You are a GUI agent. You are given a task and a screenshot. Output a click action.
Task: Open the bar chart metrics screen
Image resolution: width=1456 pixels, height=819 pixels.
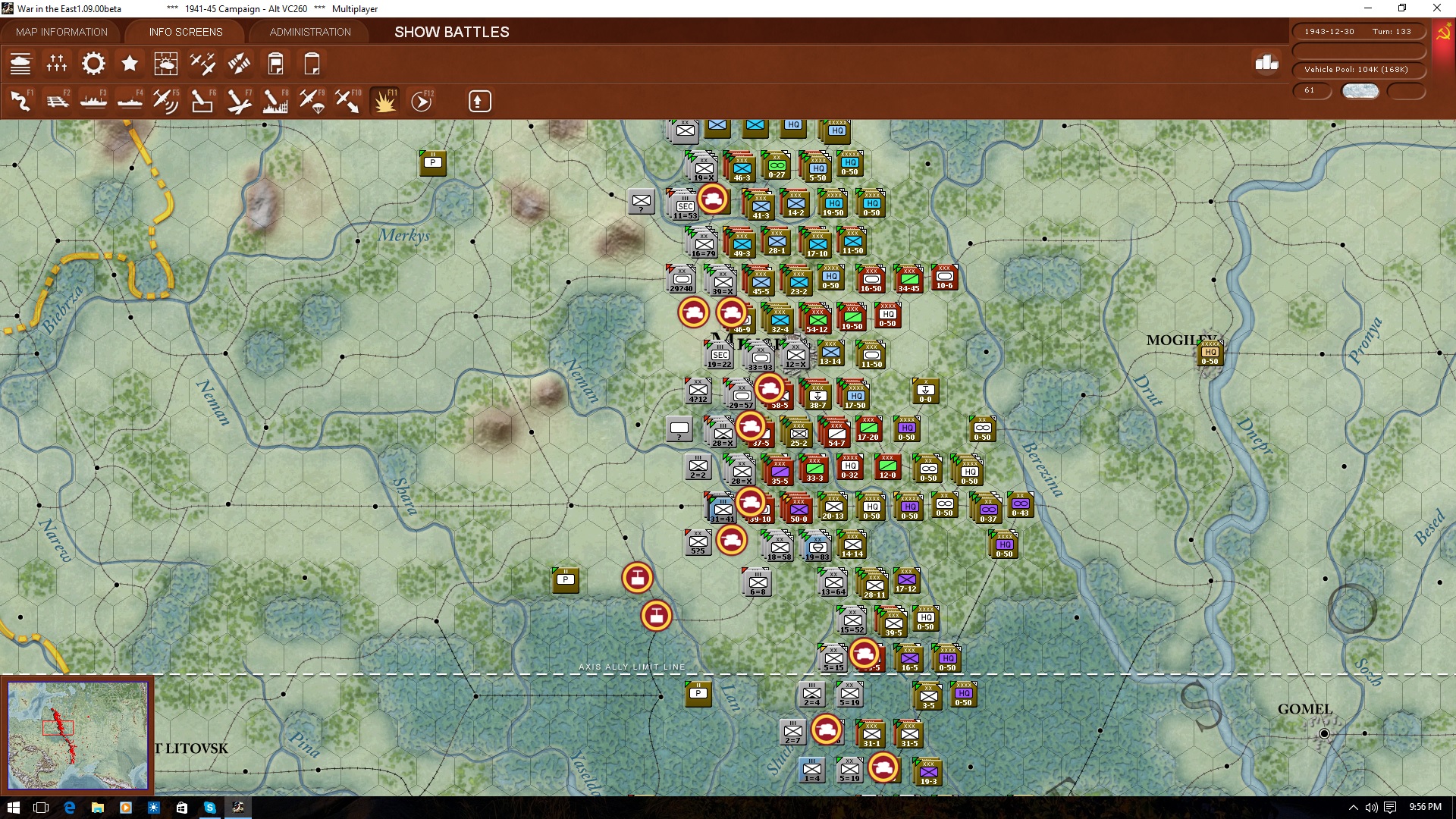click(1265, 66)
